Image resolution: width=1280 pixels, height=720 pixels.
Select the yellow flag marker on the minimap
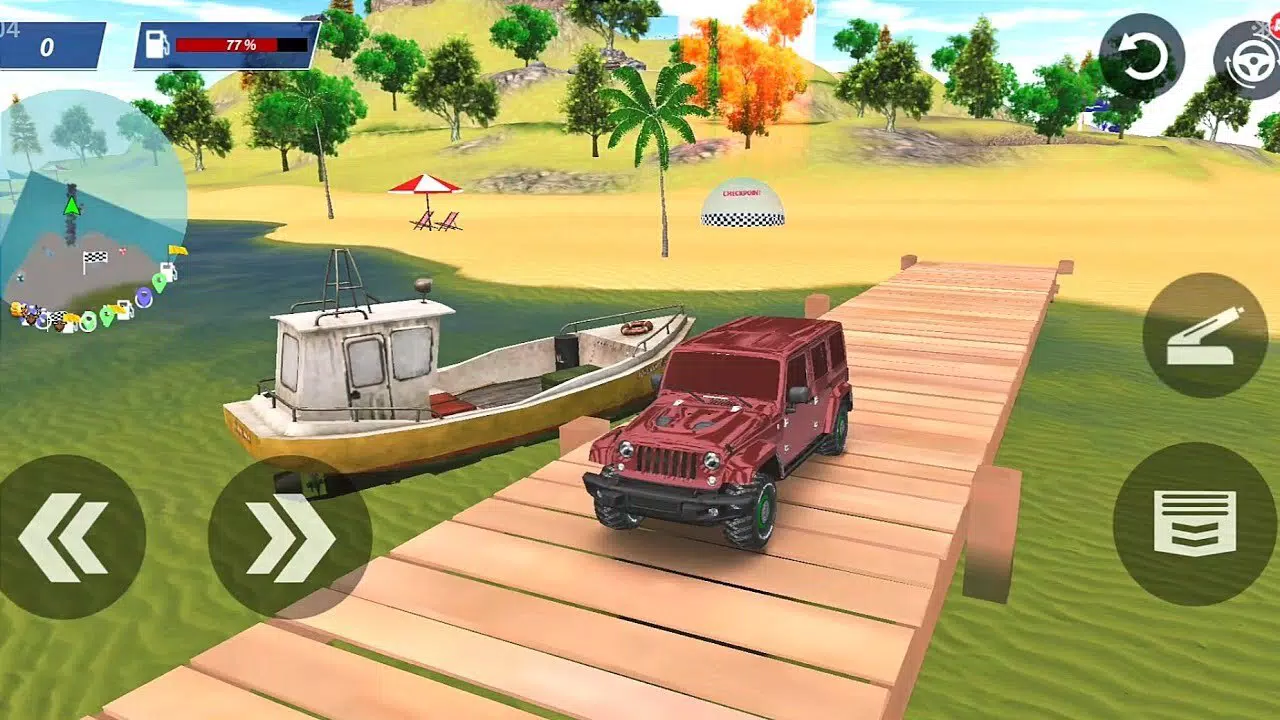[178, 252]
